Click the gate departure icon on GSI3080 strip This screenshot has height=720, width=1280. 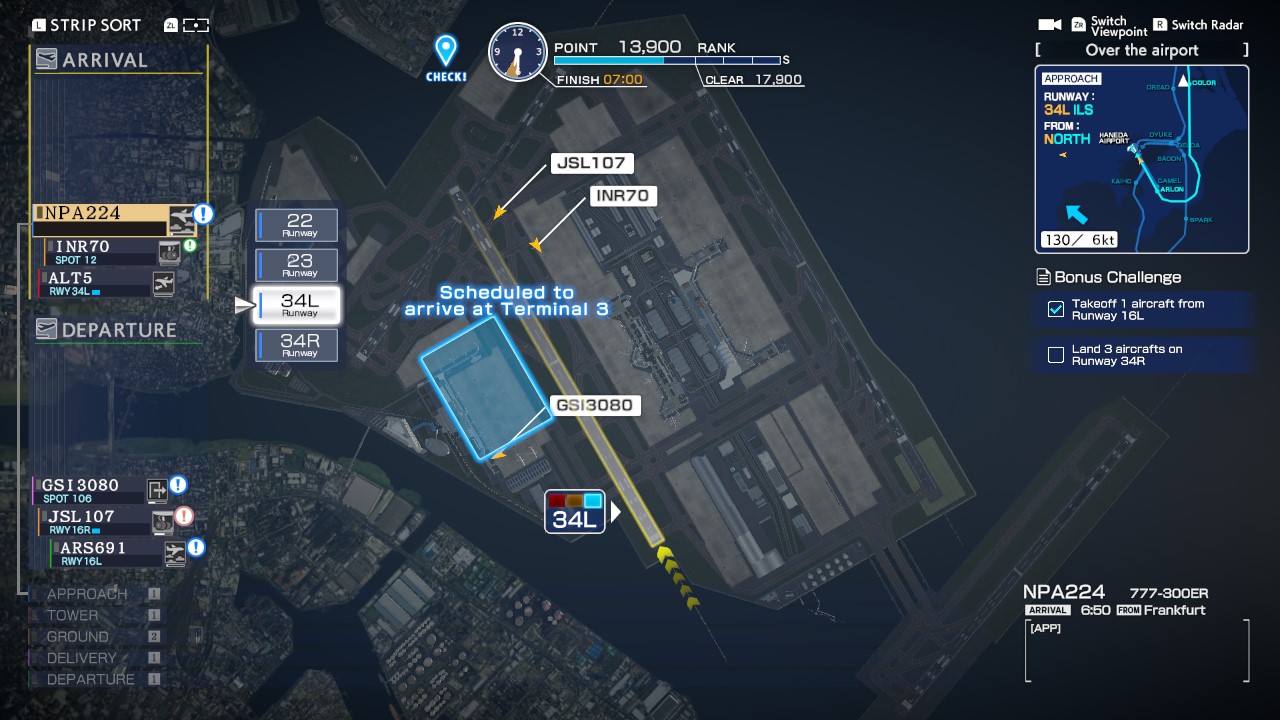[157, 491]
